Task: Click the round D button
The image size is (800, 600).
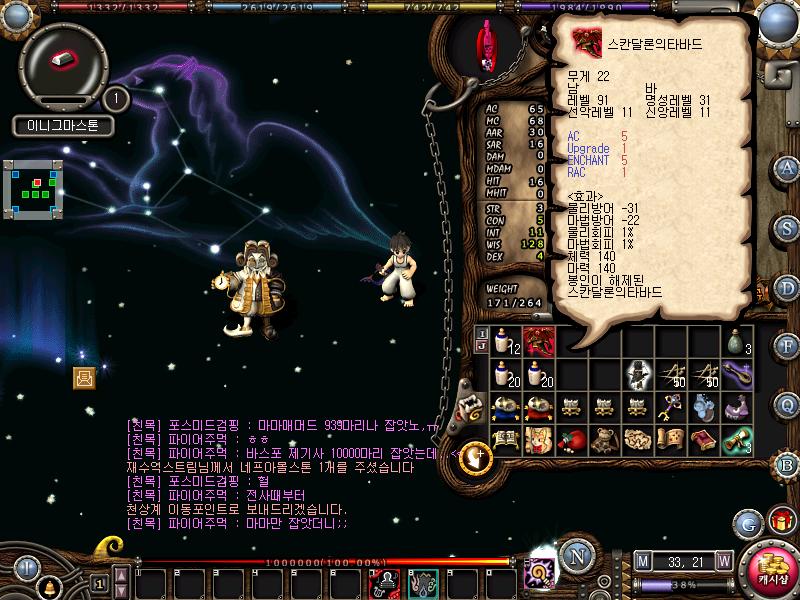Action: pos(787,287)
